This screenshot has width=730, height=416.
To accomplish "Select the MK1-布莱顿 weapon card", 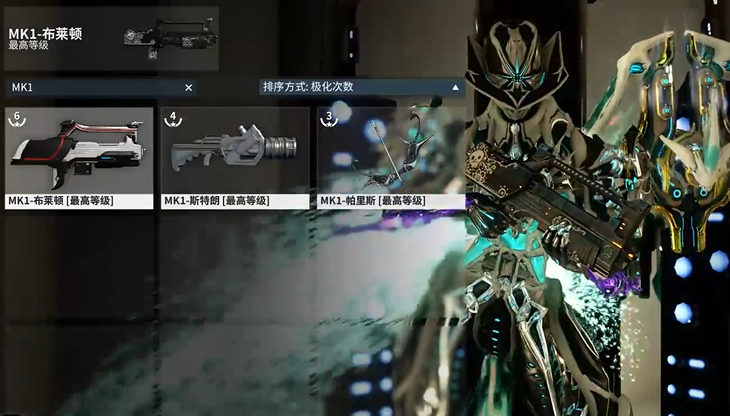I will (80, 157).
